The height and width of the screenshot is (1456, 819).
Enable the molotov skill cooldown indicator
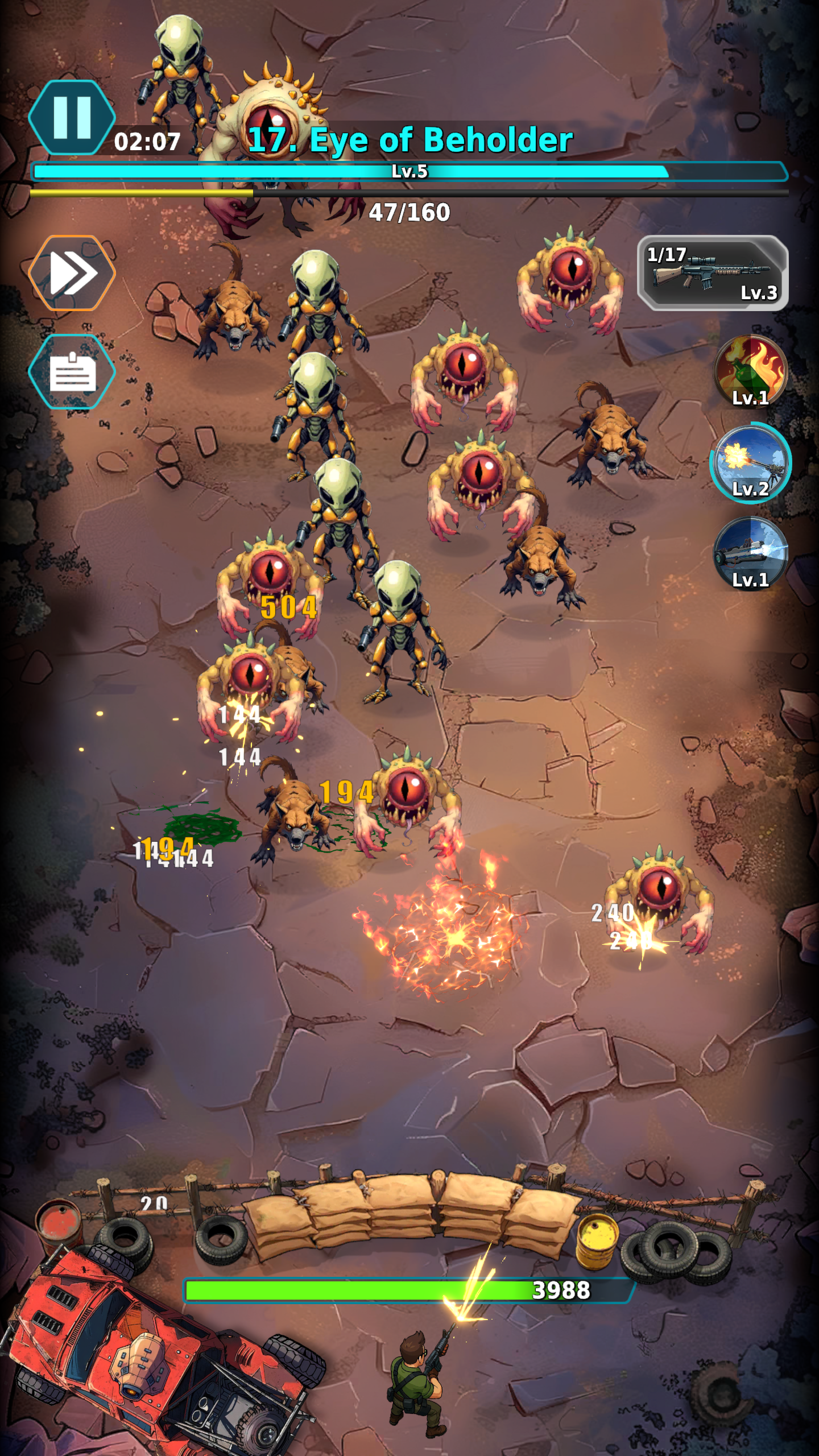750,373
